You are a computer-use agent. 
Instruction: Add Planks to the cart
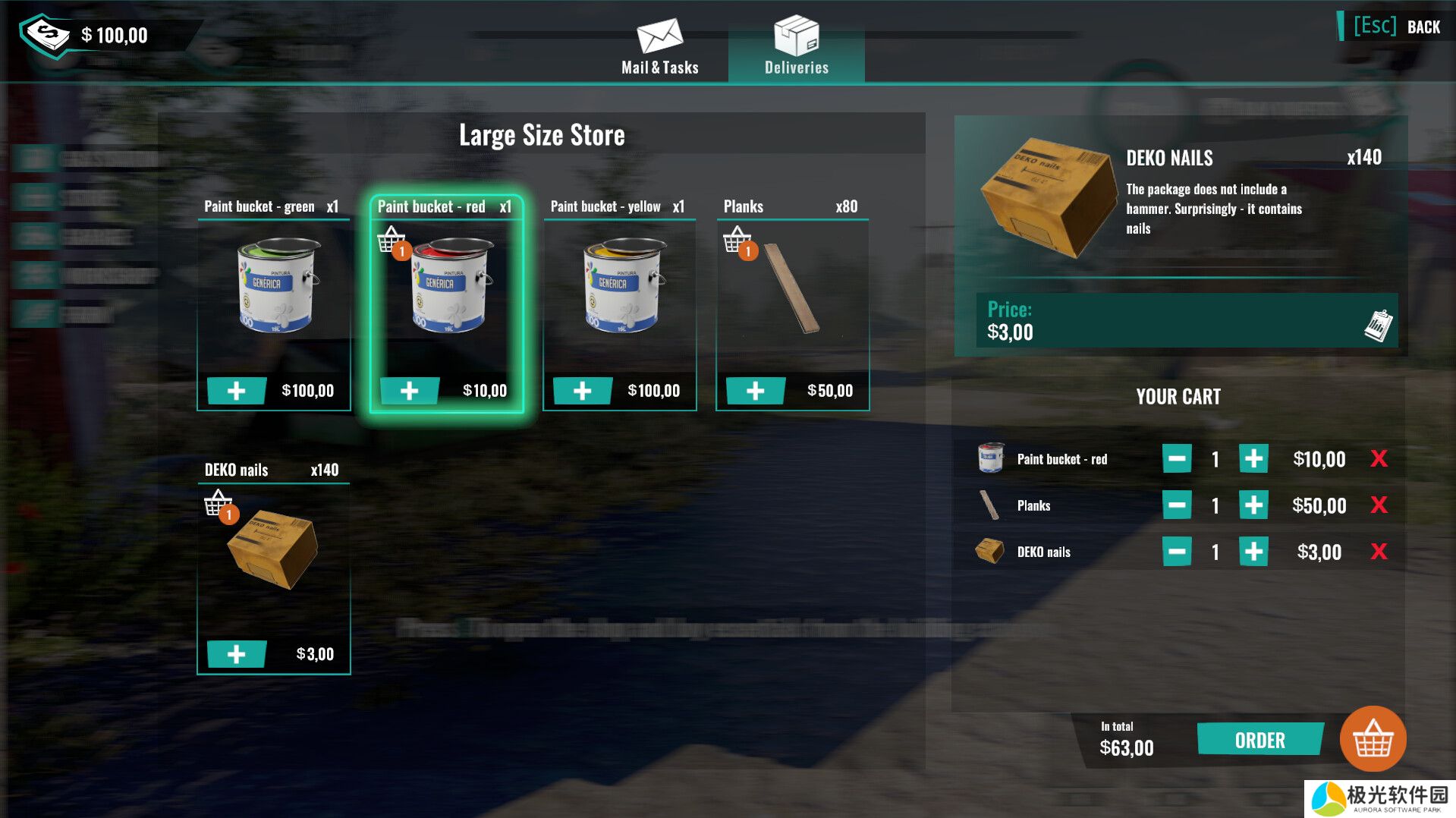pos(756,391)
